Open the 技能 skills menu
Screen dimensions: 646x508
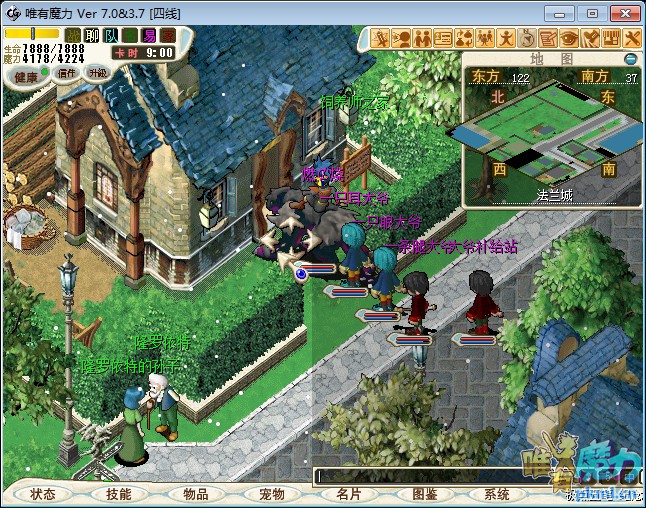pyautogui.click(x=119, y=494)
